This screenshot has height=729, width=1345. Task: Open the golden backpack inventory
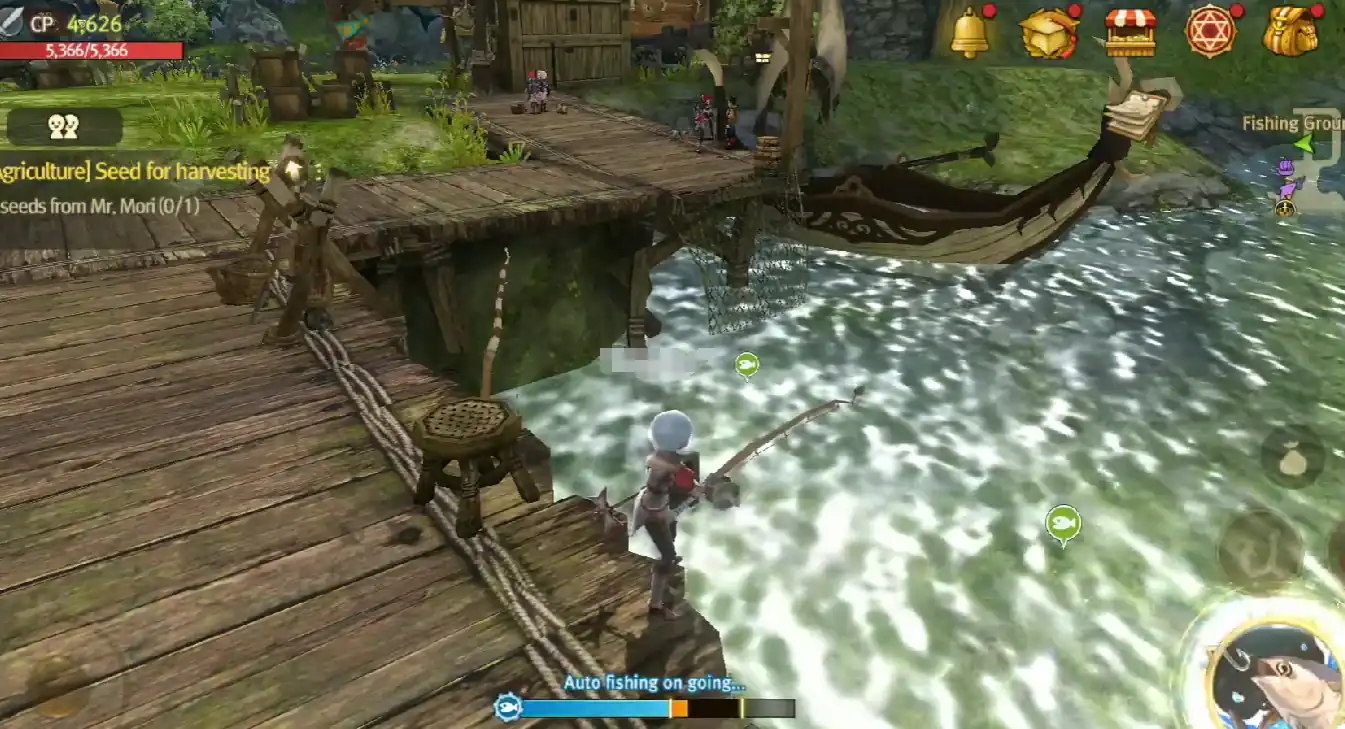tap(1291, 31)
